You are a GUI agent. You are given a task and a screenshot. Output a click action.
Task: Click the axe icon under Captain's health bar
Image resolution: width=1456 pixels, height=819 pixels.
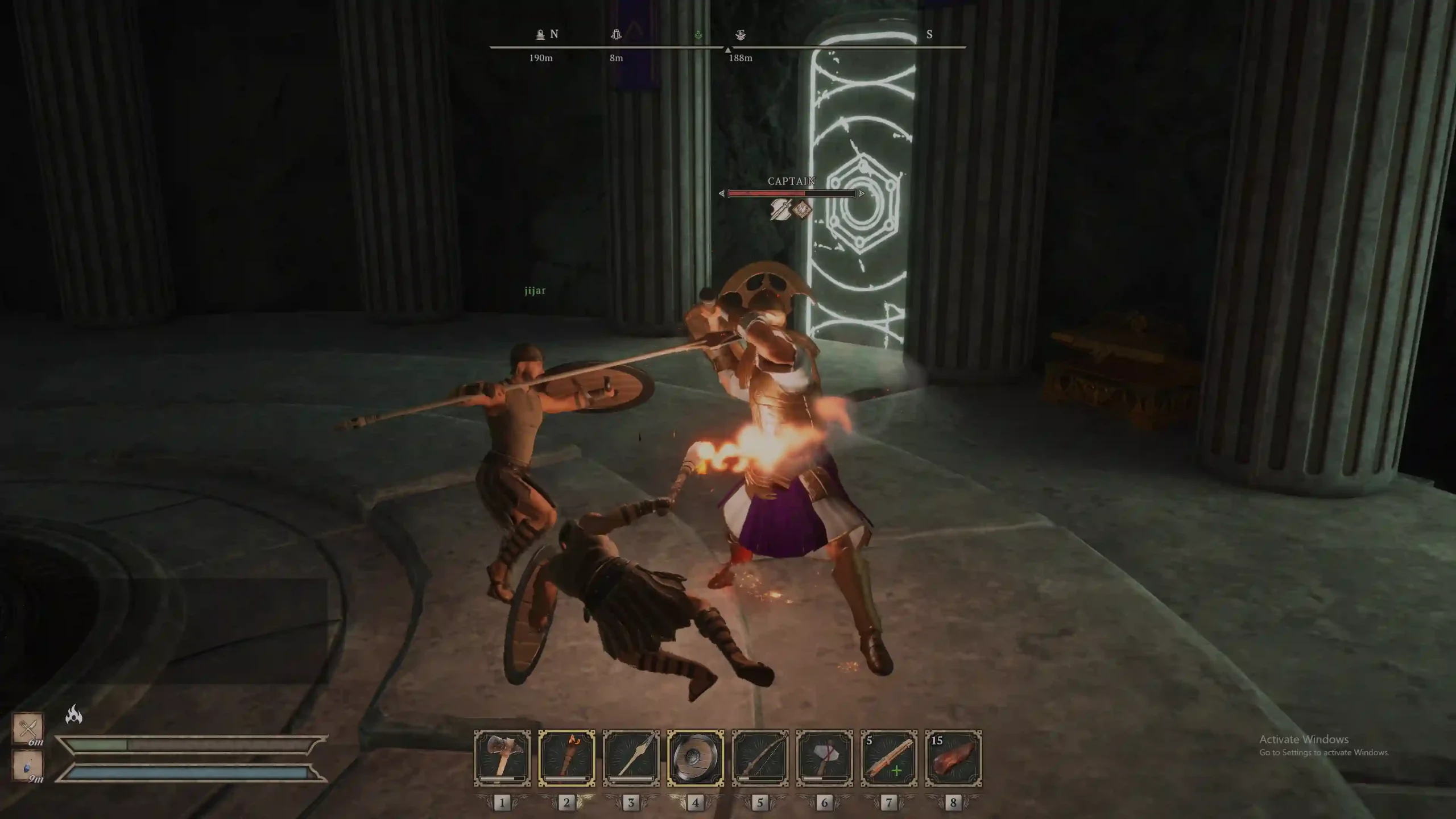780,210
